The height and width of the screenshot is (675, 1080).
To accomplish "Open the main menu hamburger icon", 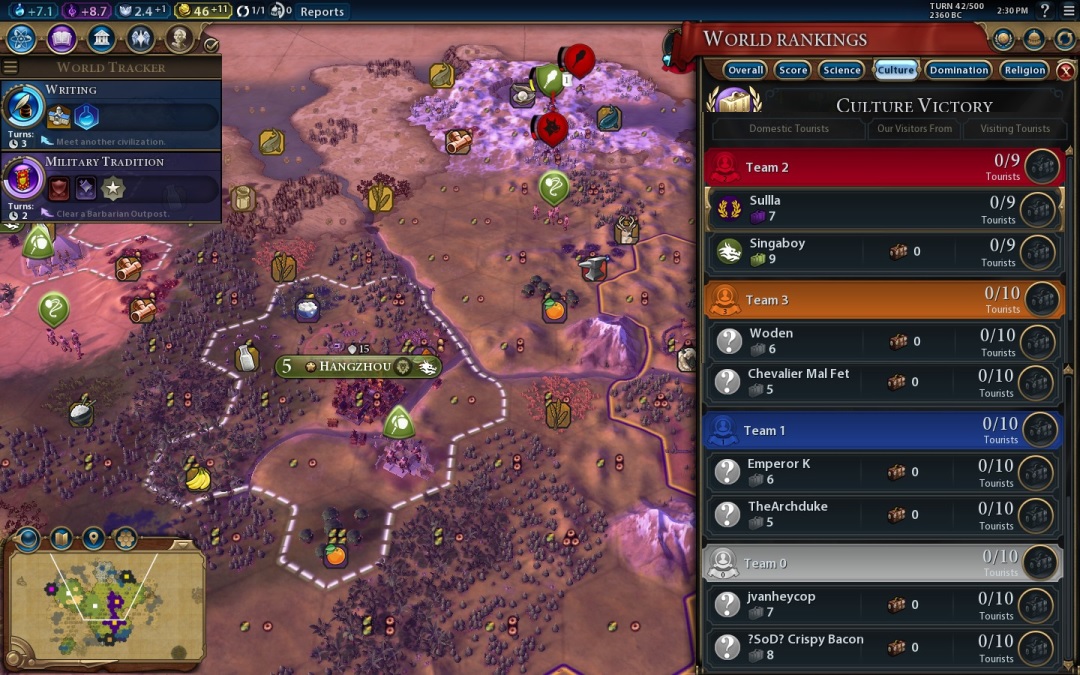I will (x=1067, y=11).
